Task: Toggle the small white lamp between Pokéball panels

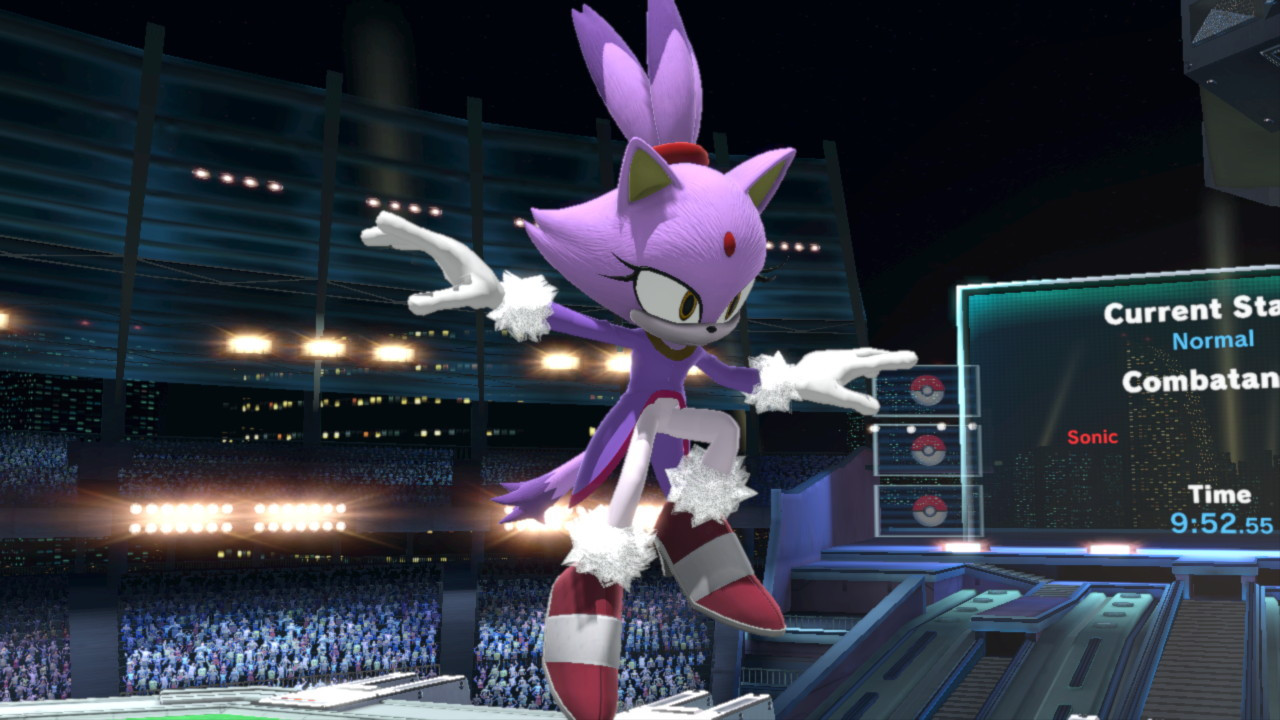Action: coord(909,428)
